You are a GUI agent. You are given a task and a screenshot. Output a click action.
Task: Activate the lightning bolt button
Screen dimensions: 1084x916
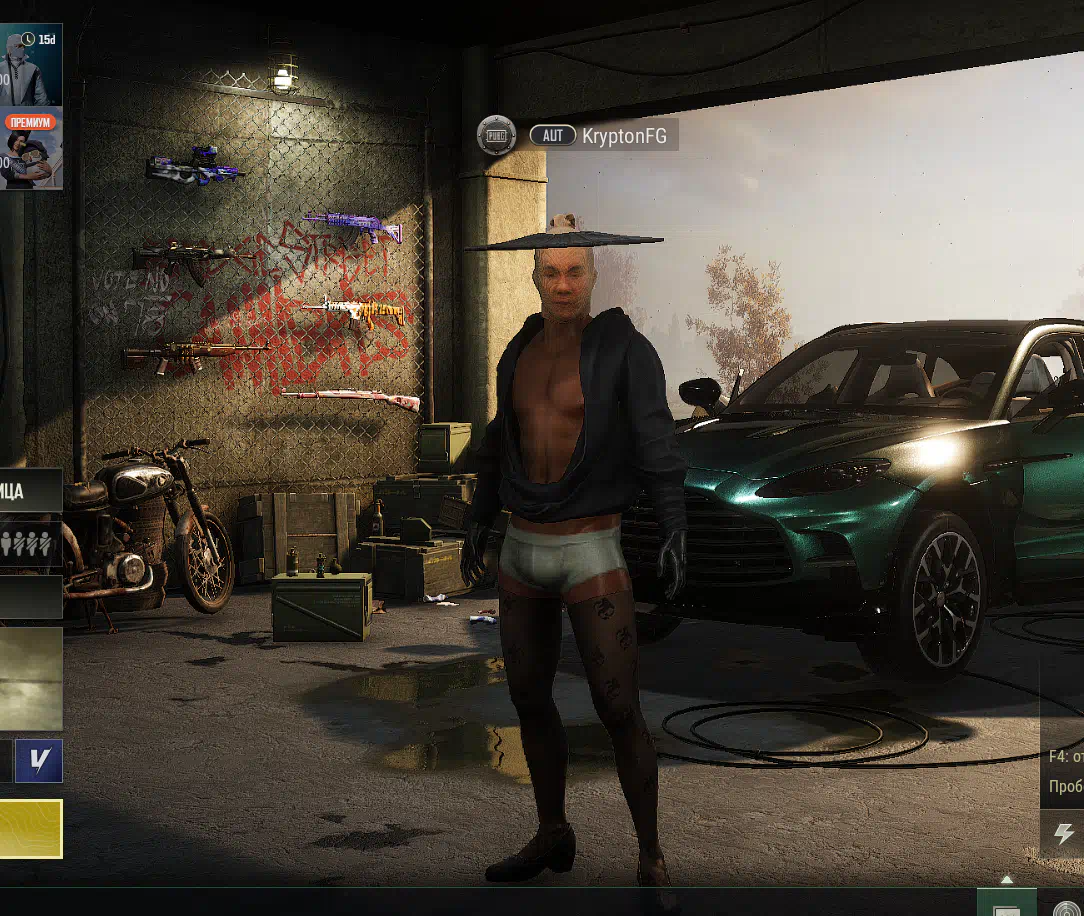(1065, 833)
